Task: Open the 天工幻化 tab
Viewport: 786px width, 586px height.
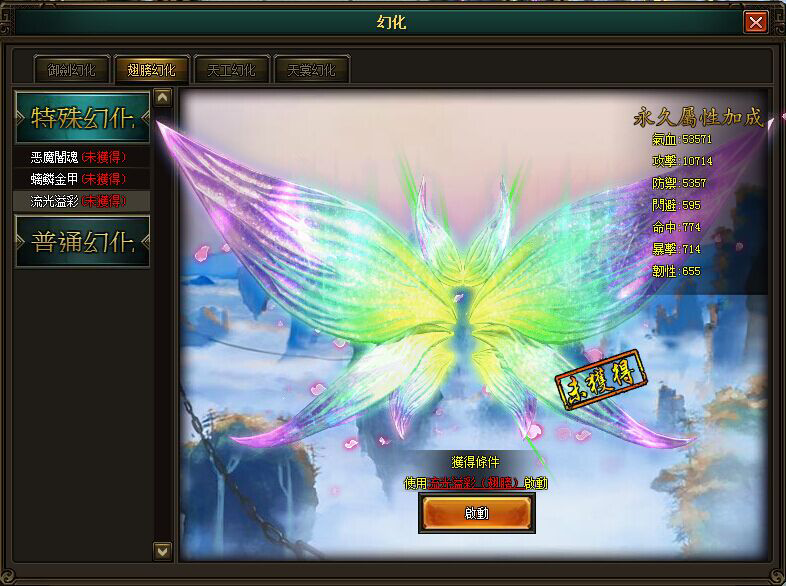Action: 231,70
